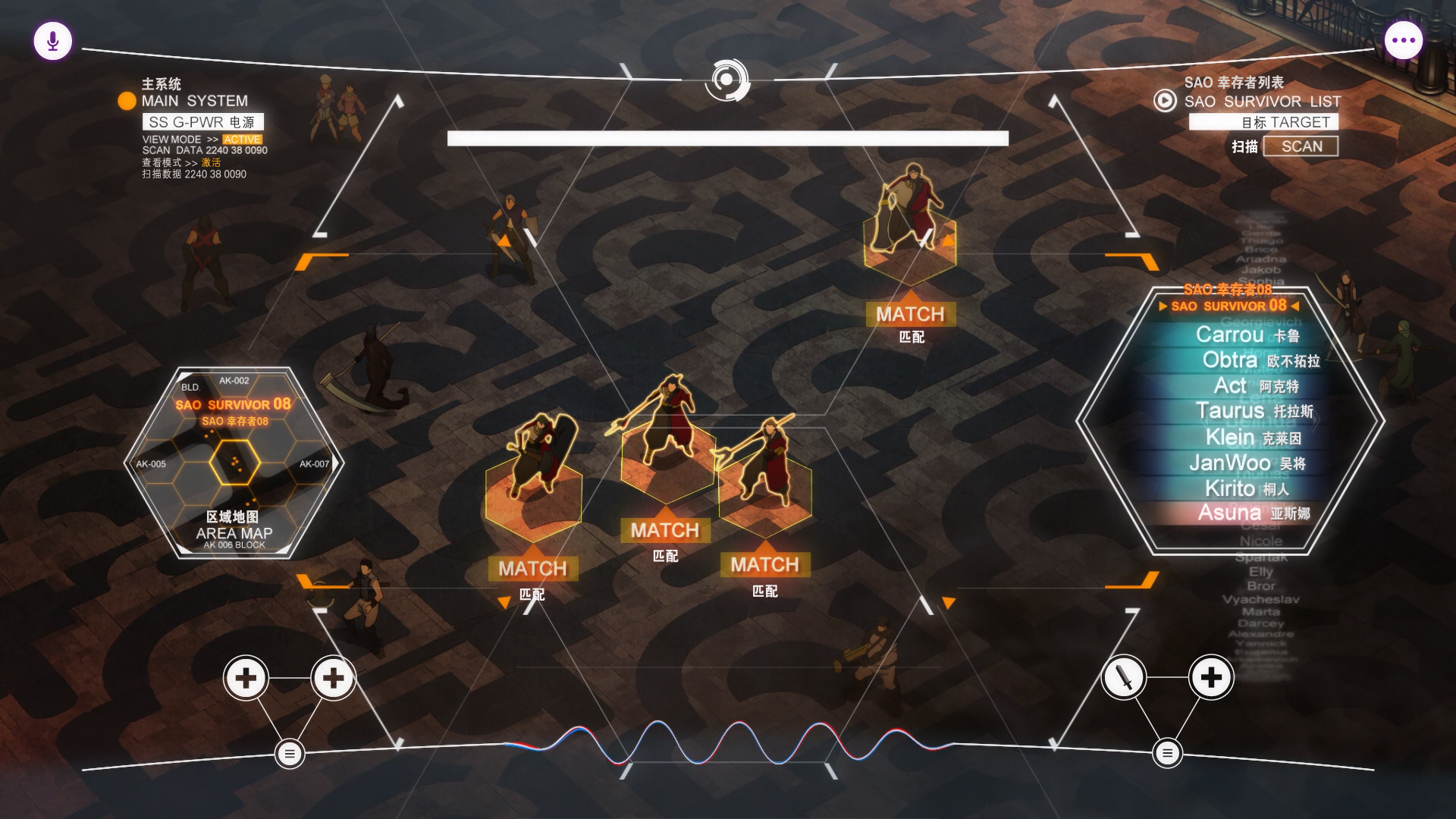
Task: Pick JanWoo in the survivor list
Action: [1247, 463]
